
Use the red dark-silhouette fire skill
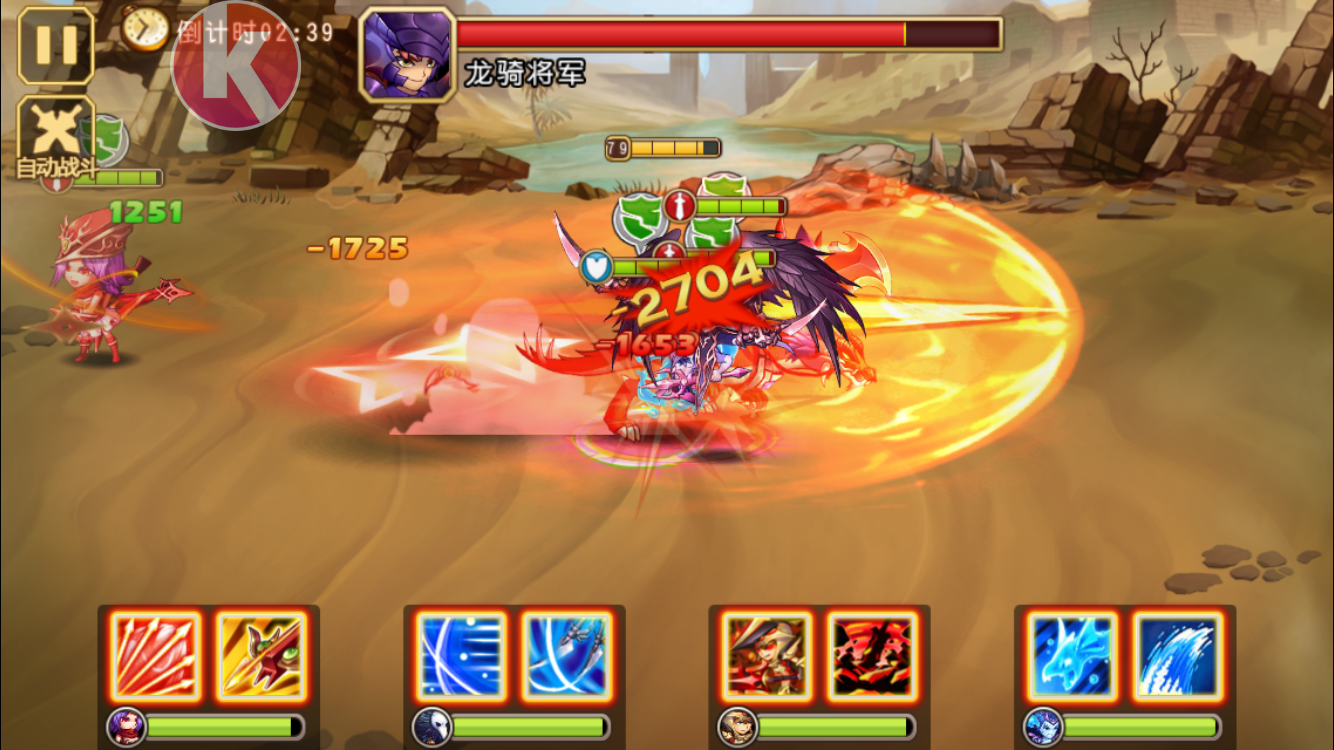pos(872,655)
